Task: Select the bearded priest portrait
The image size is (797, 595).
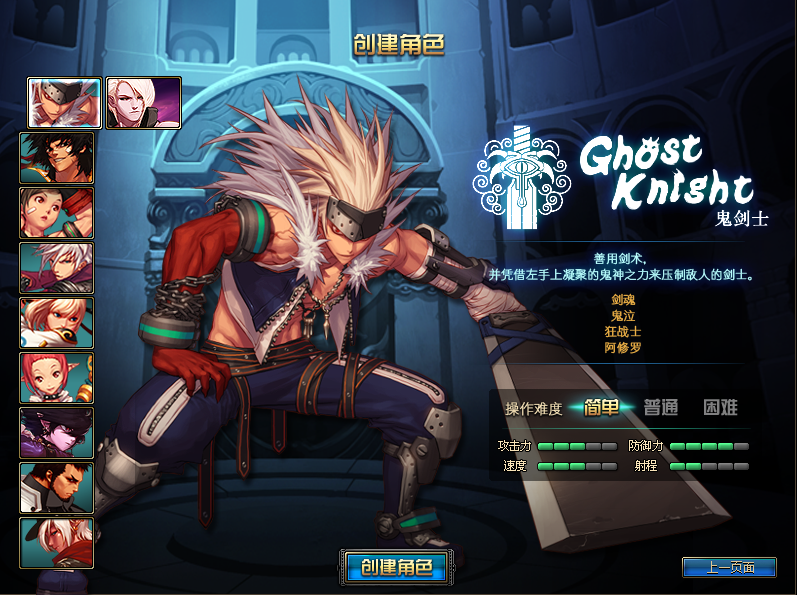Action: pos(57,487)
